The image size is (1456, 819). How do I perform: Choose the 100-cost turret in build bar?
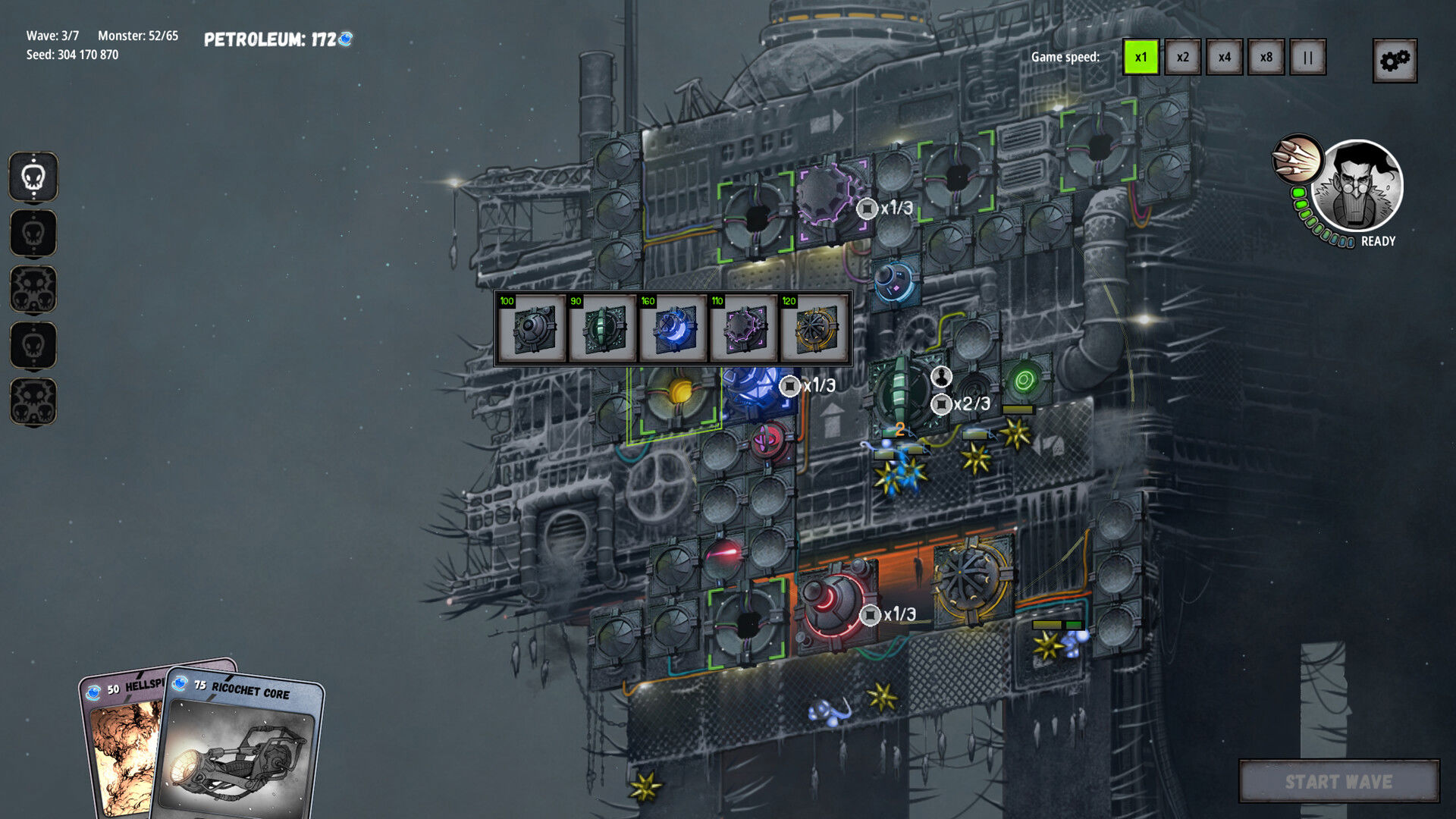pos(531,329)
